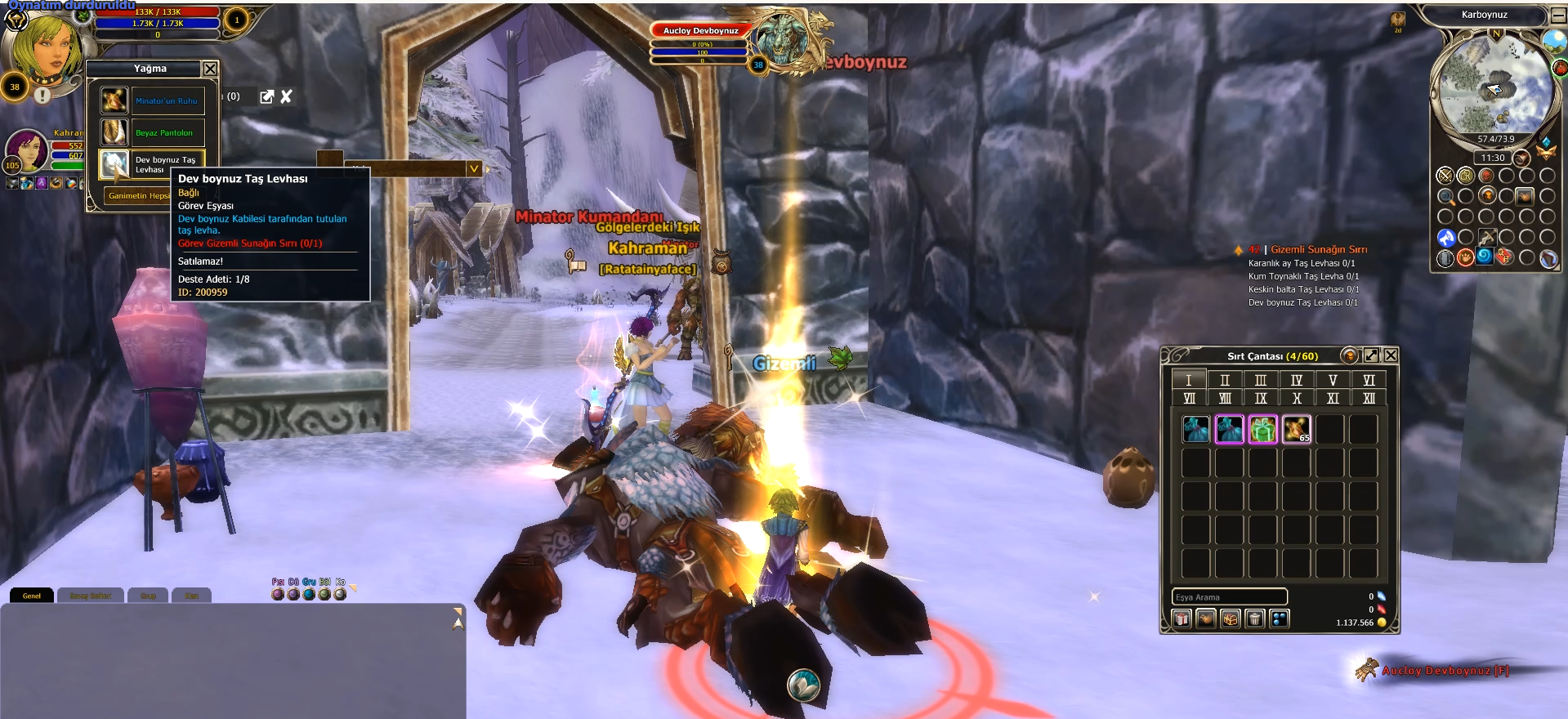The width and height of the screenshot is (1568, 719).
Task: Minimize the minimap with the minus button
Action: pyautogui.click(x=1558, y=15)
